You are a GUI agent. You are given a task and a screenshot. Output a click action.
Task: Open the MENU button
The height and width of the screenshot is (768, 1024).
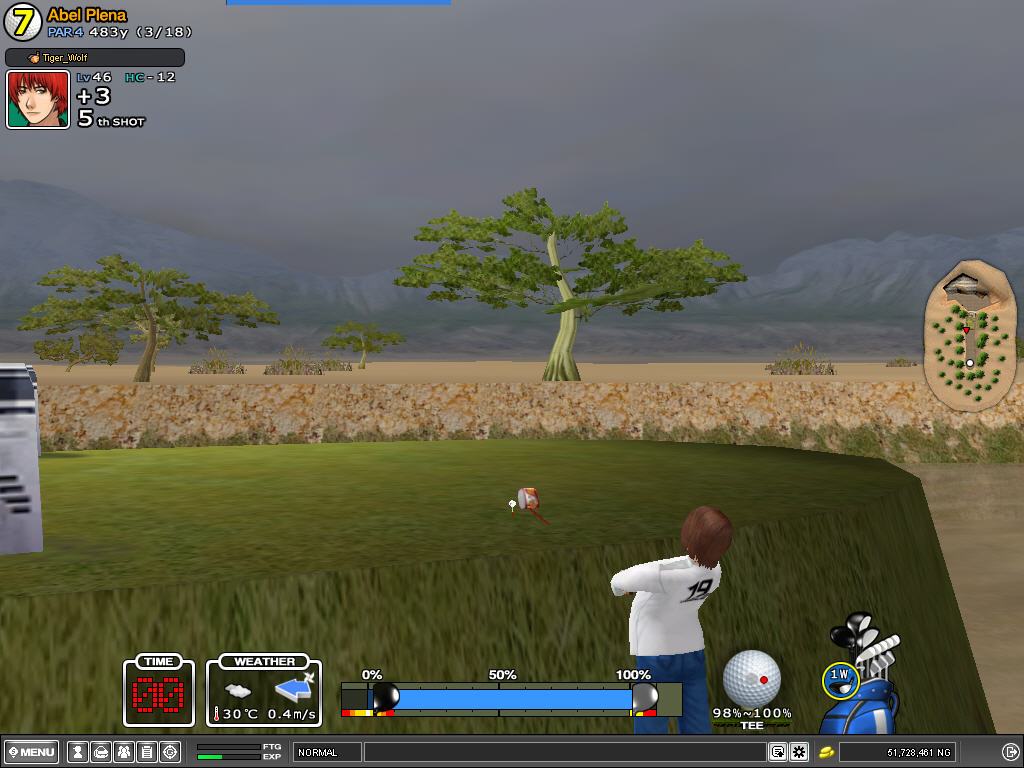33,752
